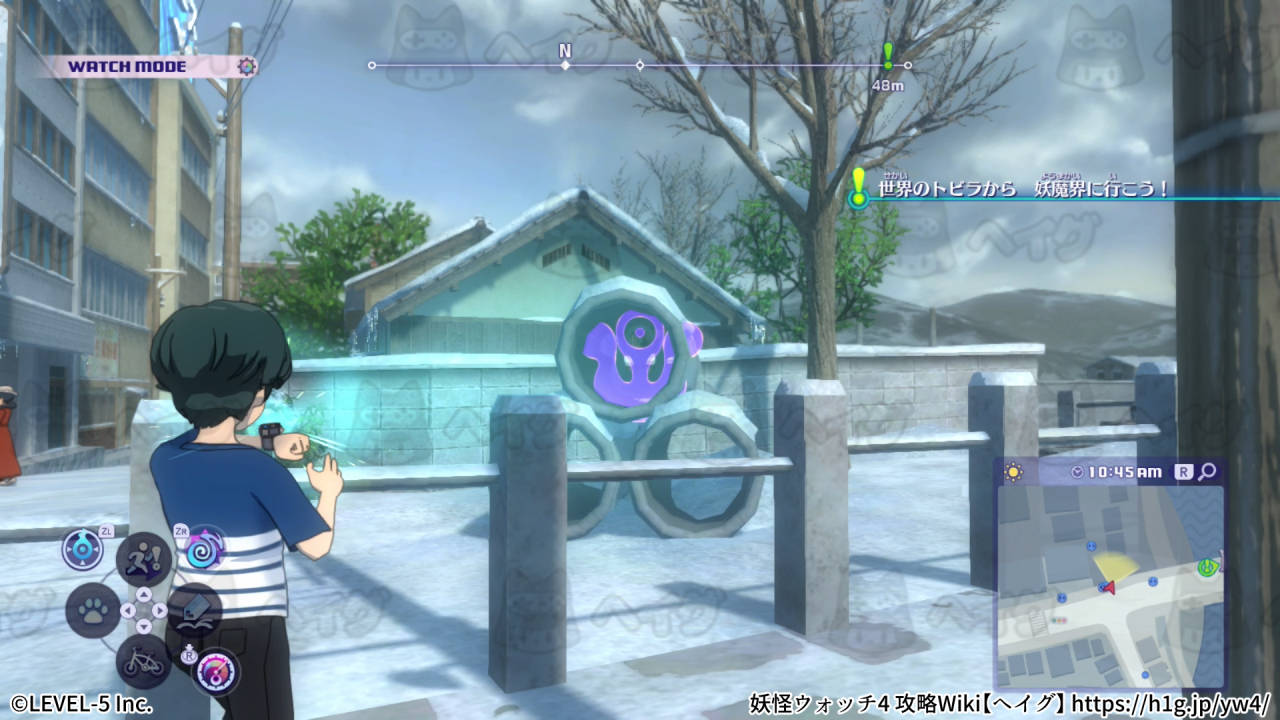Click the WATCH MODE gear icon
The image size is (1280, 720).
pyautogui.click(x=247, y=67)
